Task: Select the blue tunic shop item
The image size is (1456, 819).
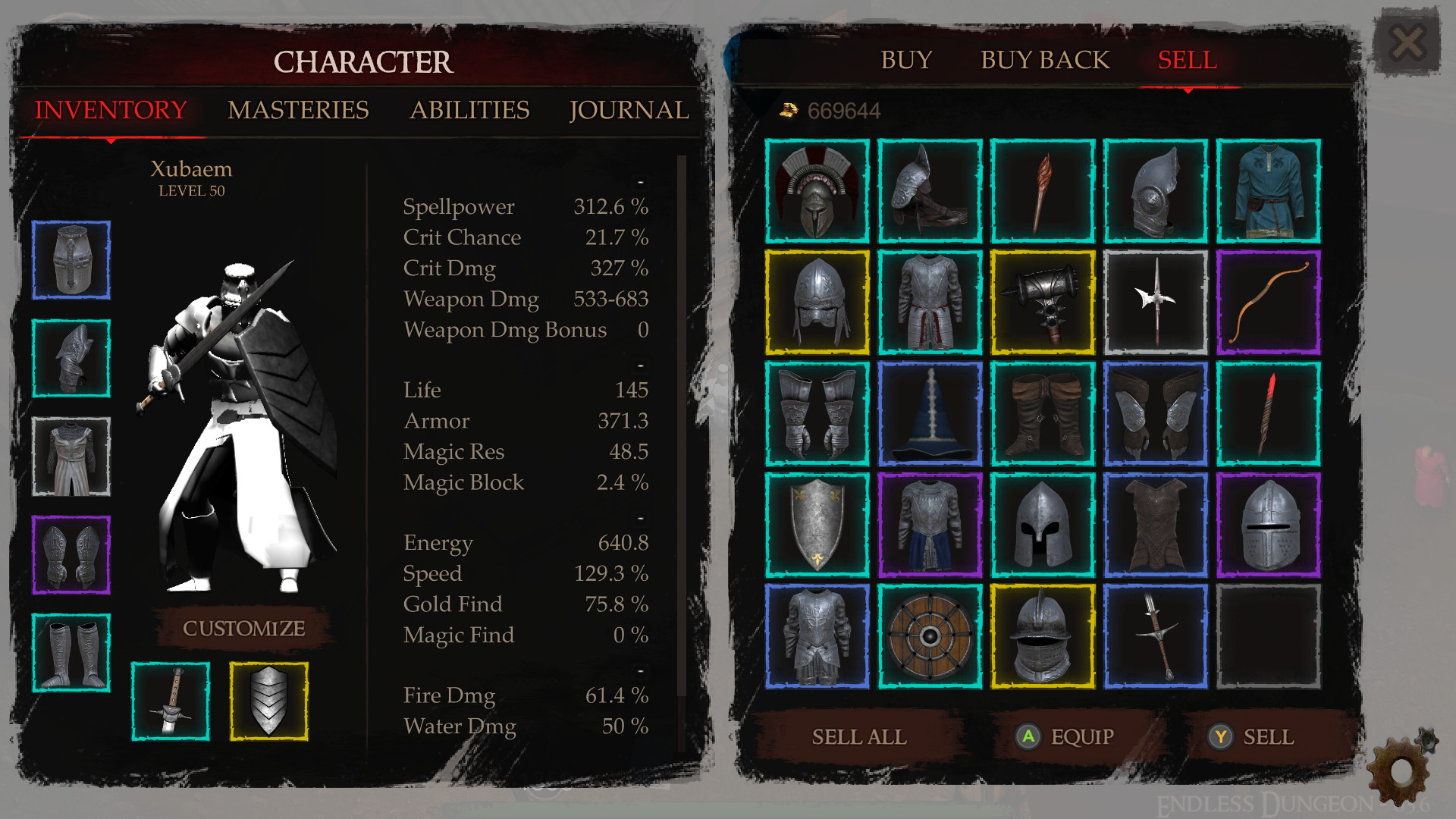Action: point(1269,190)
